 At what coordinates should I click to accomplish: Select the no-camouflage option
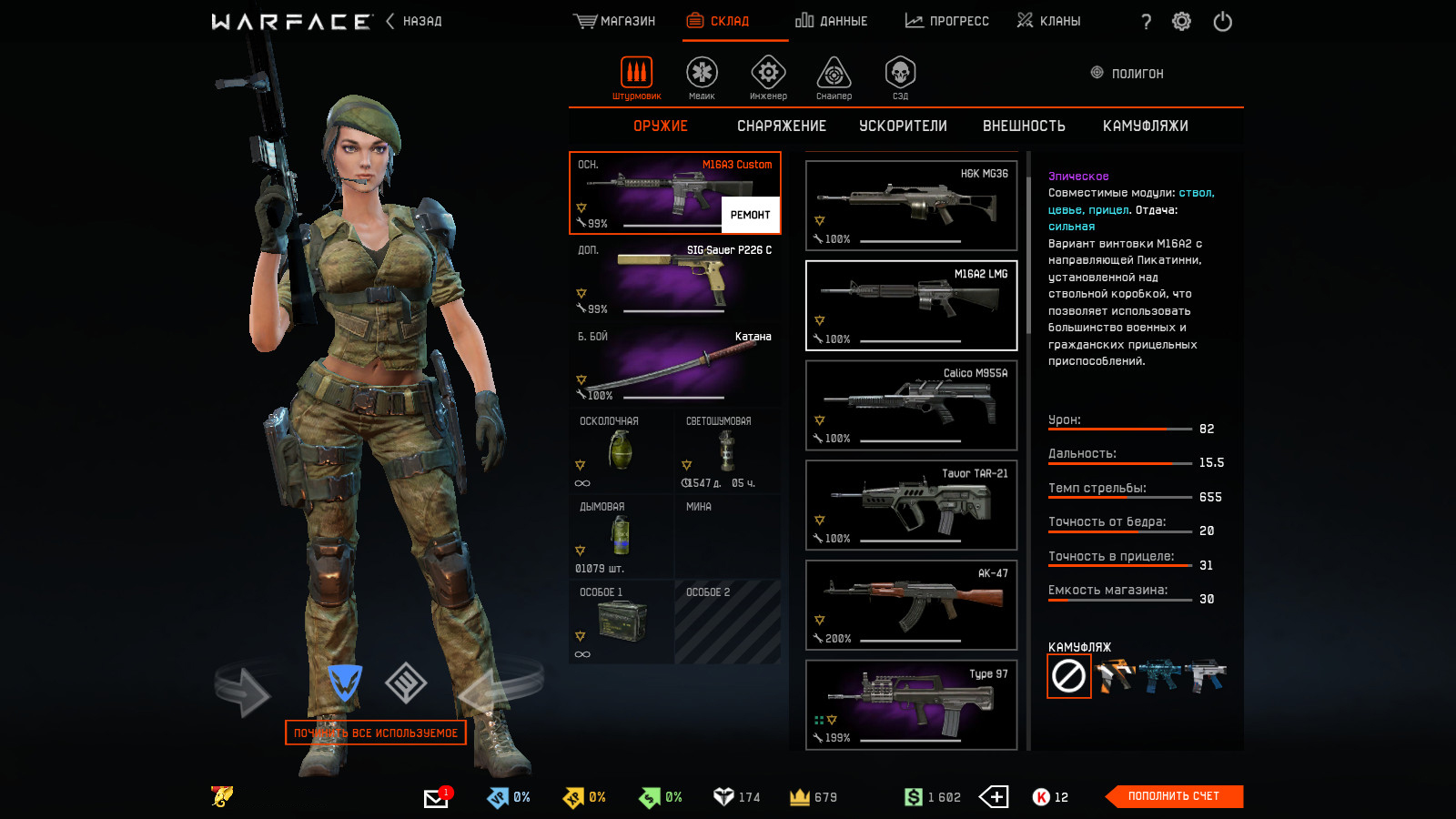tap(1068, 676)
